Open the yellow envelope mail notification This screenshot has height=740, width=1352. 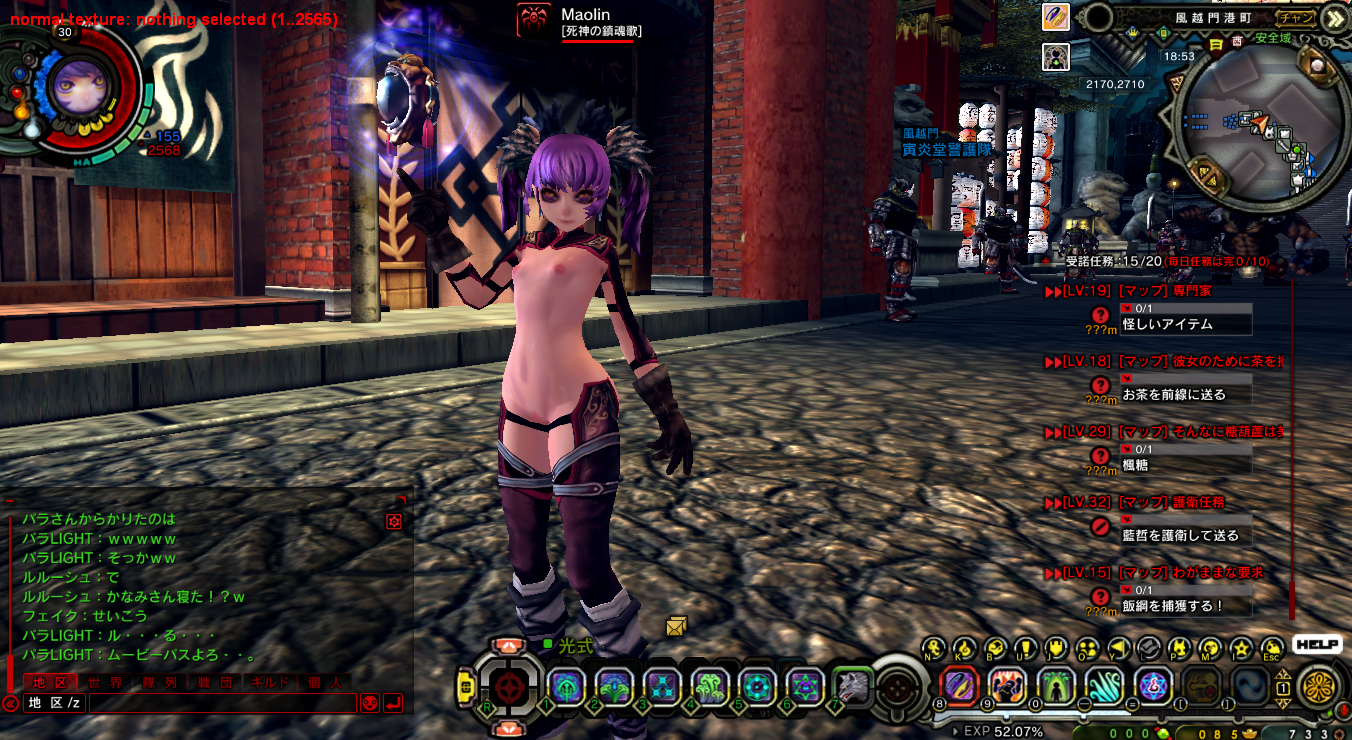tap(677, 626)
